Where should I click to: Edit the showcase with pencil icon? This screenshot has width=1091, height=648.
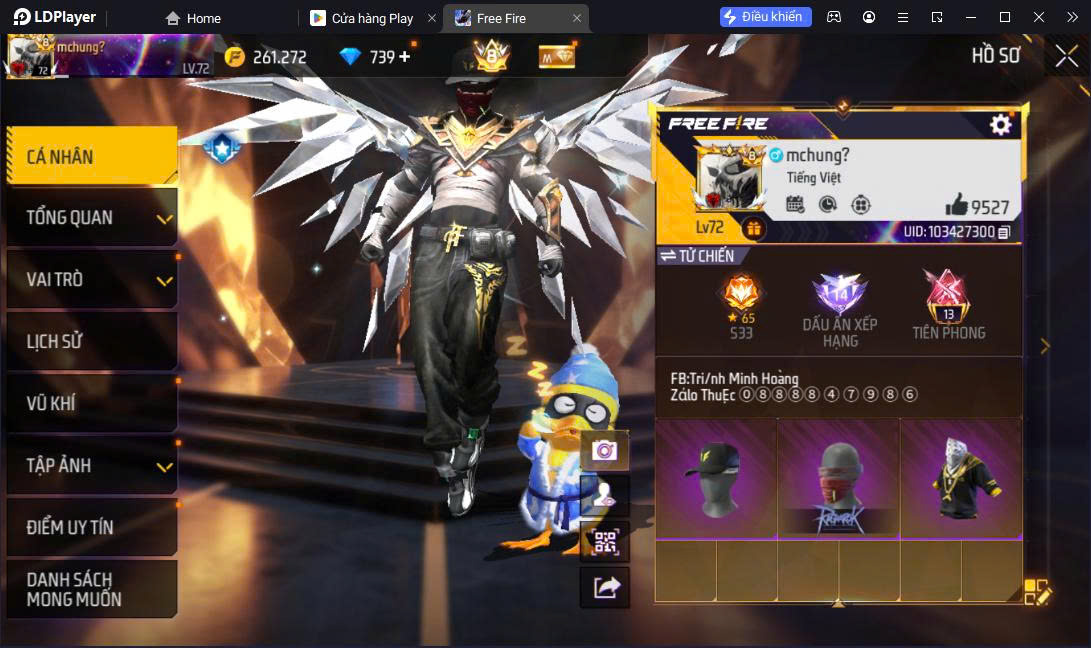point(1037,592)
